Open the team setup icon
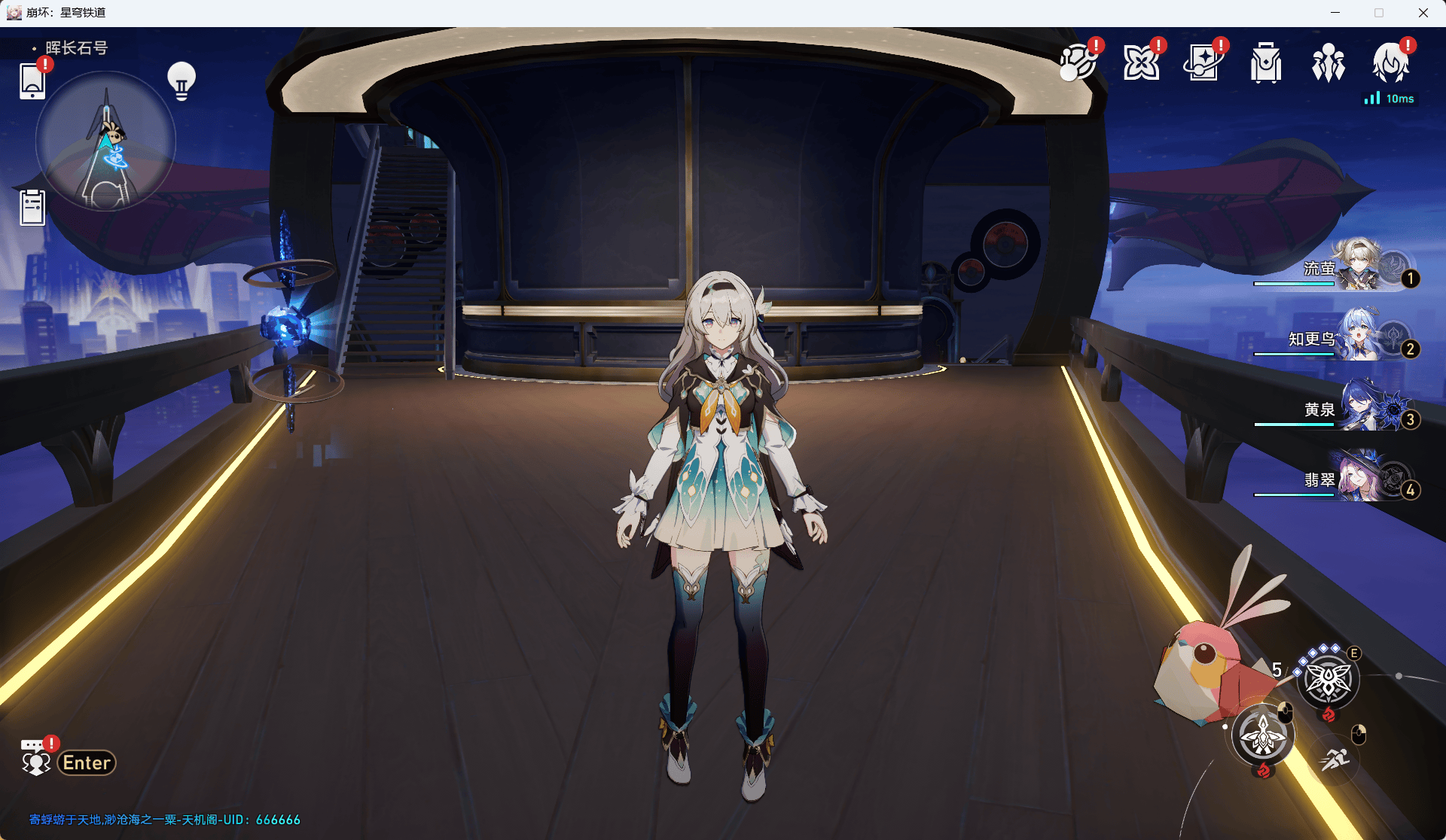This screenshot has width=1446, height=840. point(1328,63)
